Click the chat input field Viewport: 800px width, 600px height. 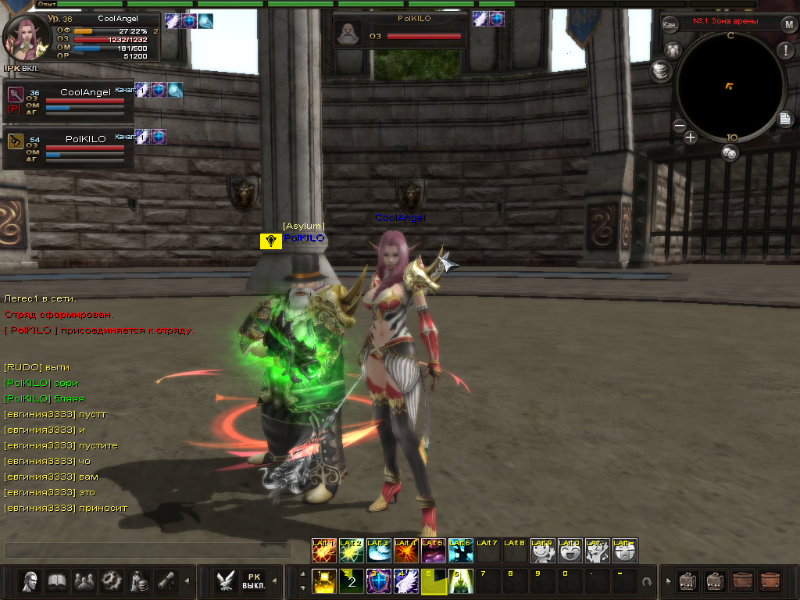click(x=148, y=550)
